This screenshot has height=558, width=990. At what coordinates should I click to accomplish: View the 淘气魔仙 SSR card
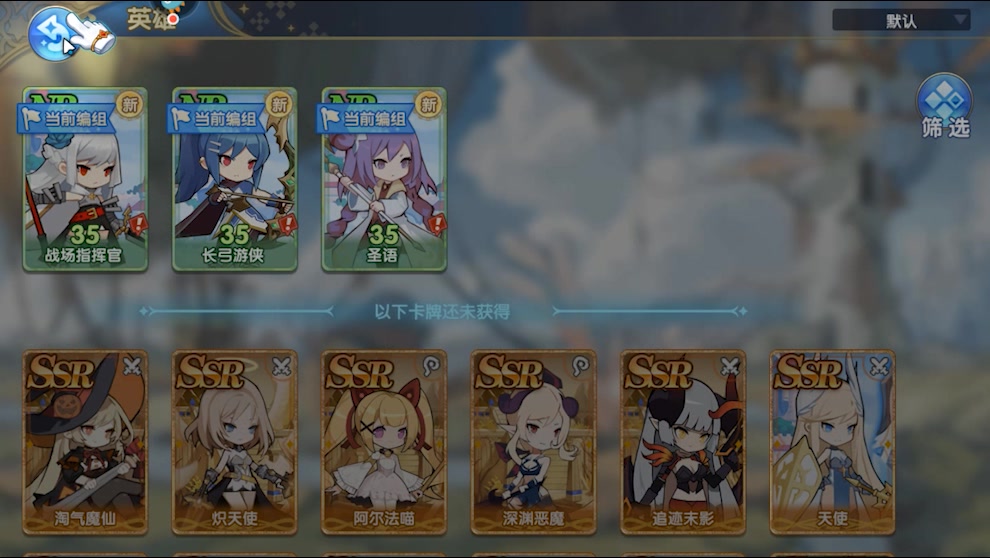point(85,441)
